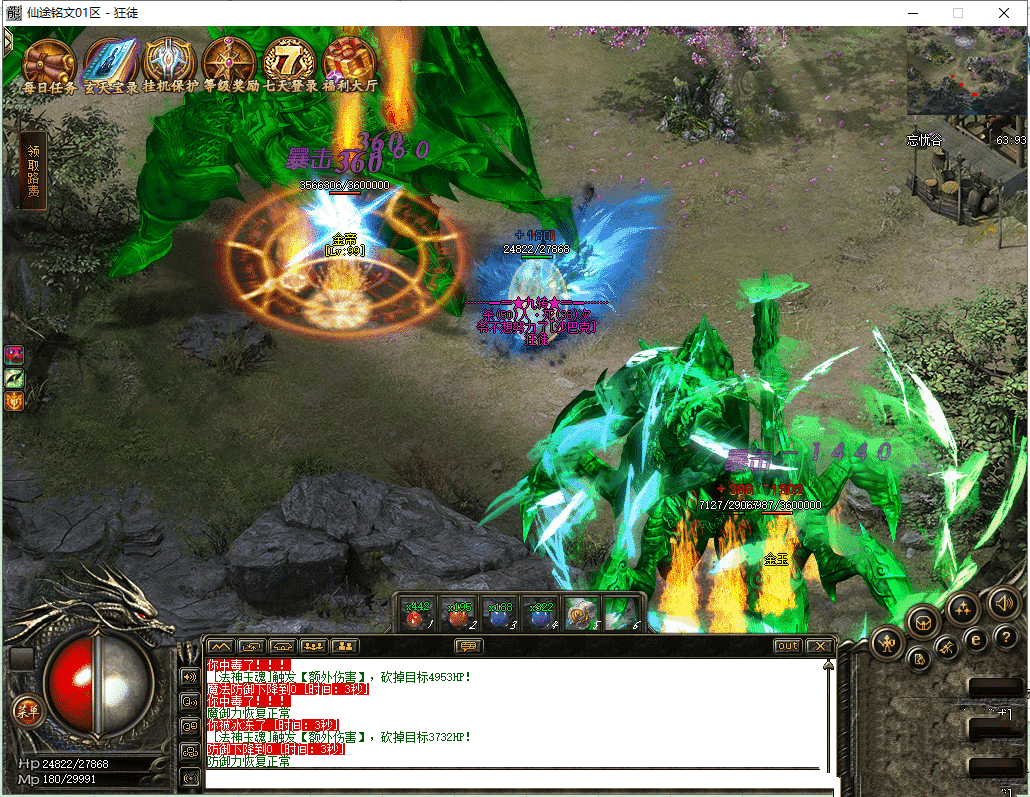Close the chat panel with its X button
The width and height of the screenshot is (1030, 797).
click(x=819, y=646)
